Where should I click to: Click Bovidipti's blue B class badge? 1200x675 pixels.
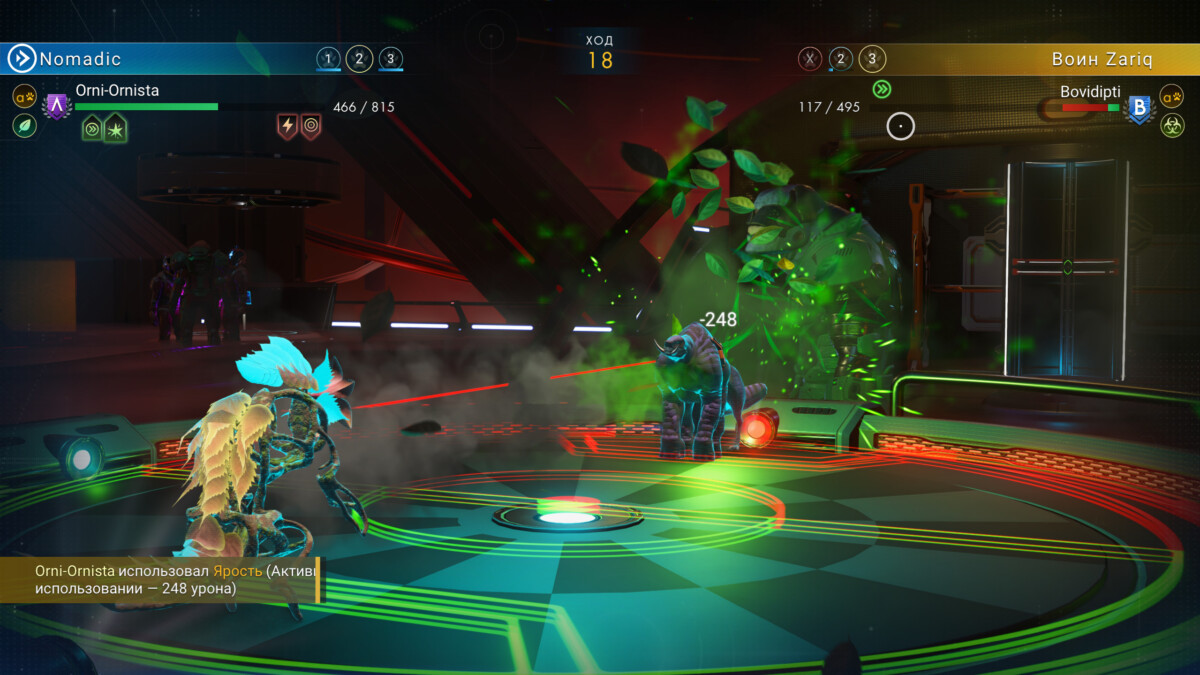point(1138,109)
